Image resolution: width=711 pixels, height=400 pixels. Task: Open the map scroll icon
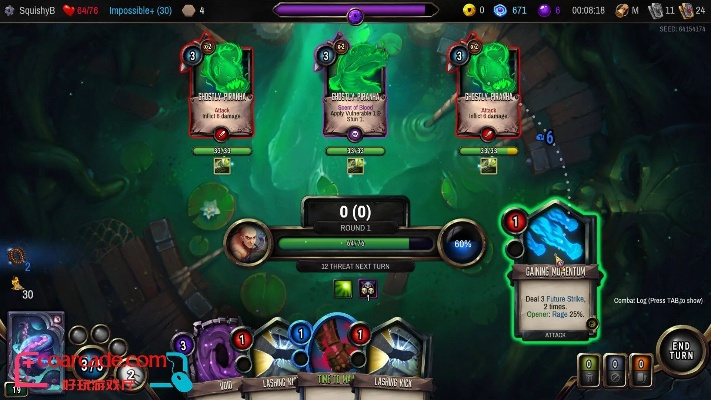coord(623,10)
